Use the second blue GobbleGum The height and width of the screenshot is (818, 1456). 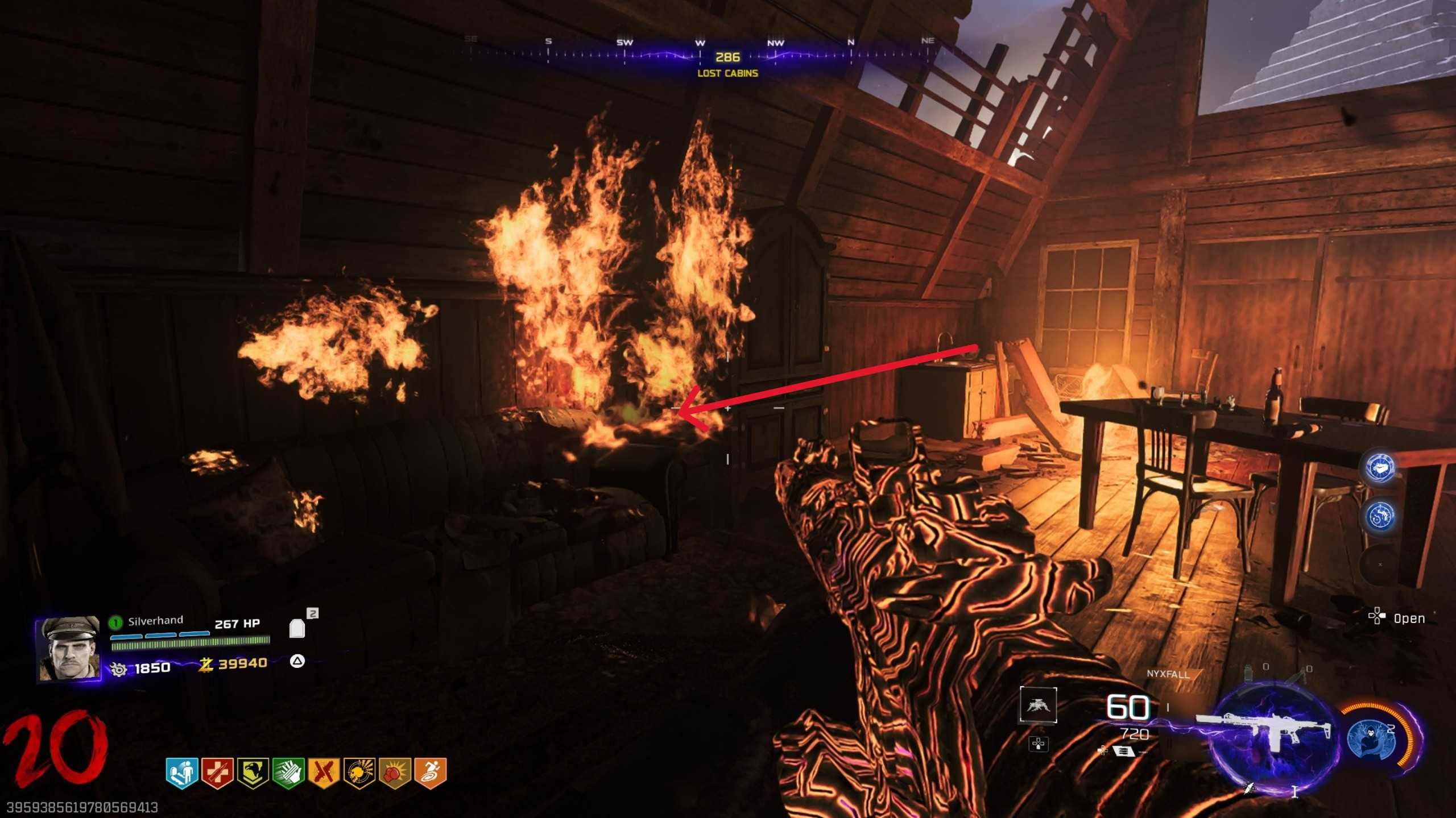[1380, 517]
